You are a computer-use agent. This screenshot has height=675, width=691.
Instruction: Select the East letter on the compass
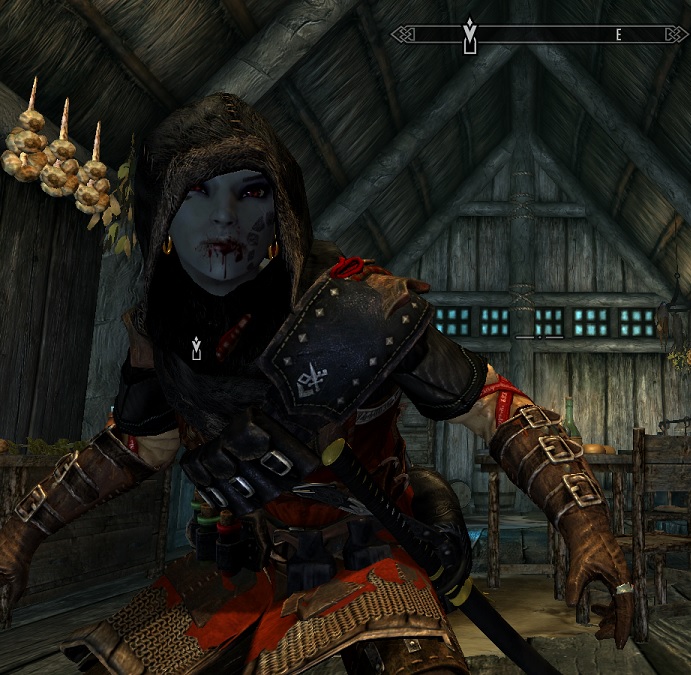[x=619, y=35]
